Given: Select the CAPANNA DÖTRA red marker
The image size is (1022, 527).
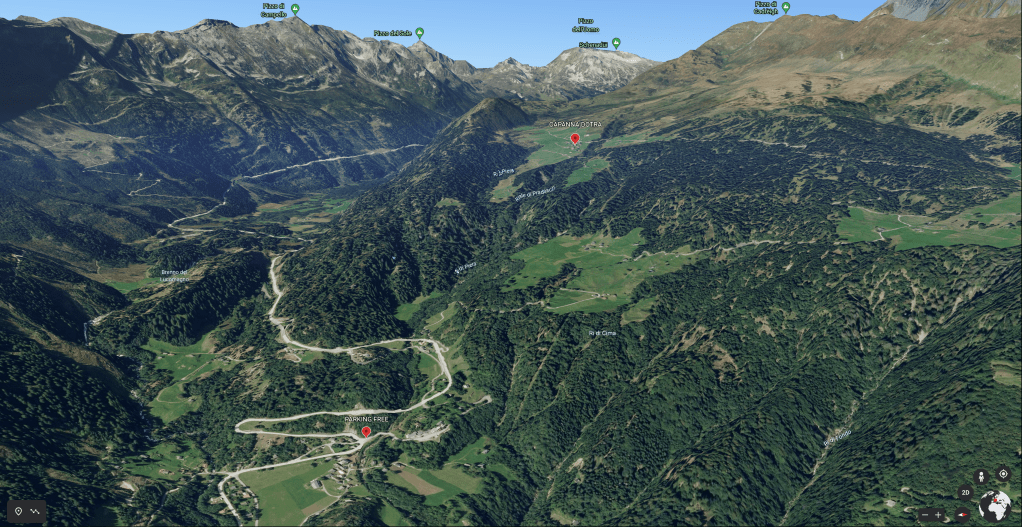Looking at the screenshot, I should [x=574, y=139].
